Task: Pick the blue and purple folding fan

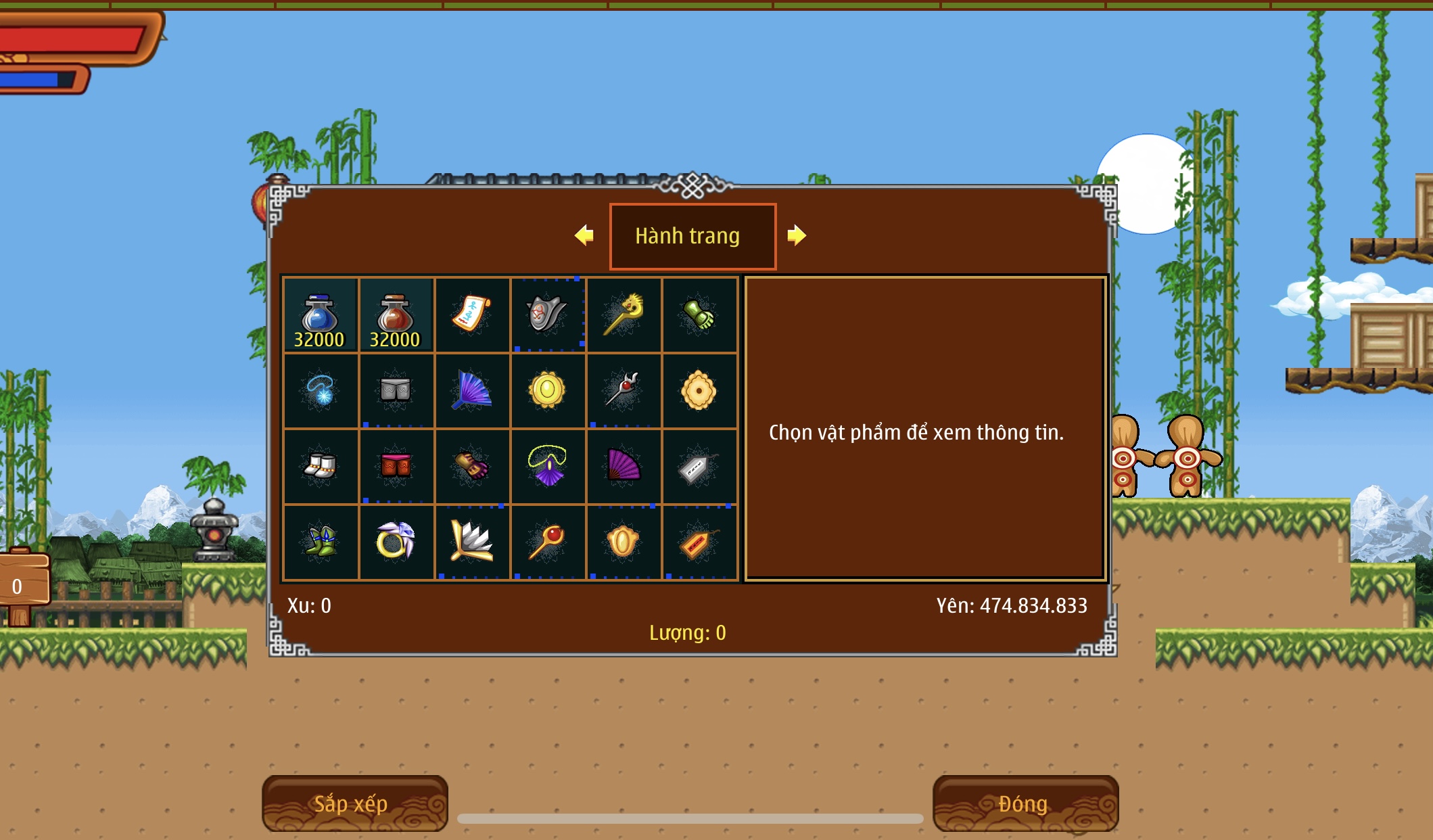Action: click(471, 391)
